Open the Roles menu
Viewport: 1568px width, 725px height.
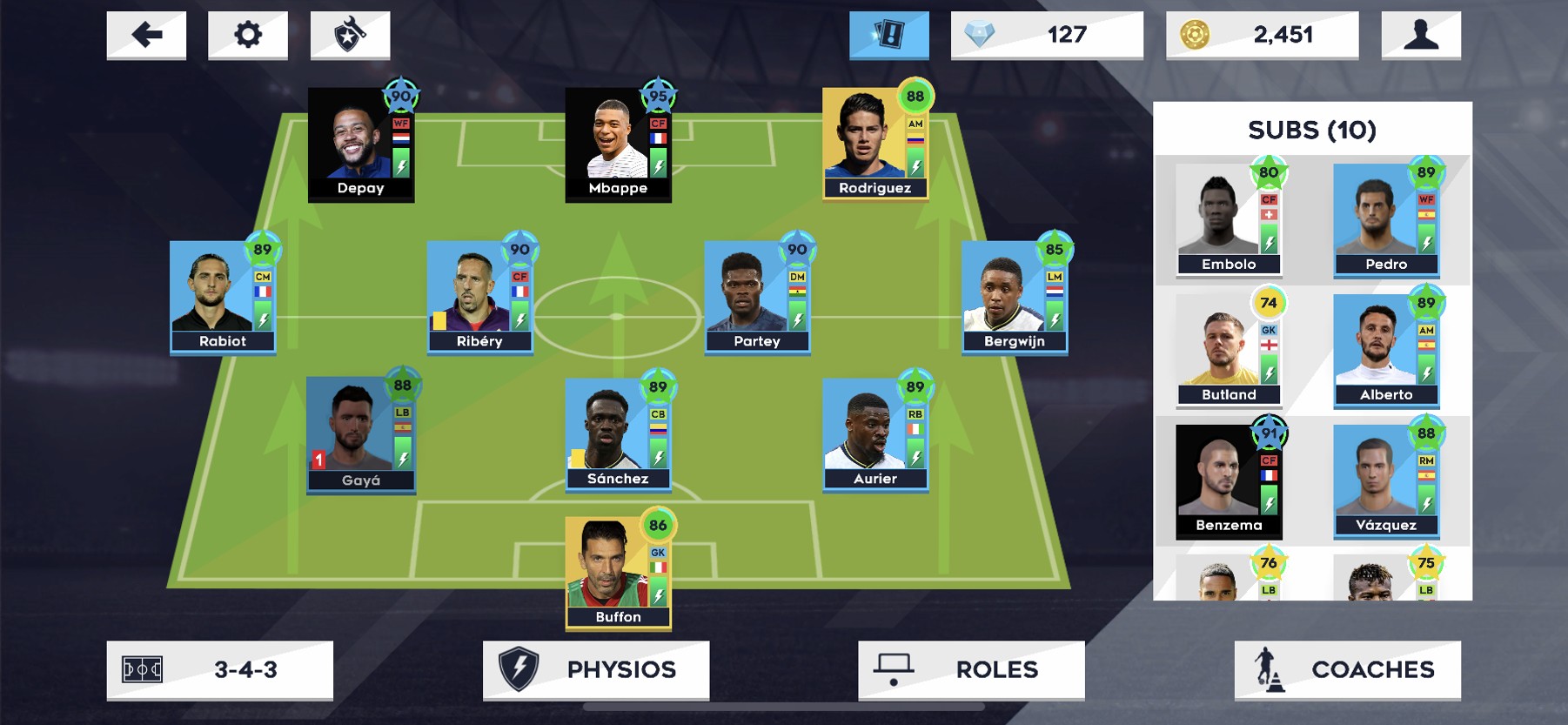point(971,669)
